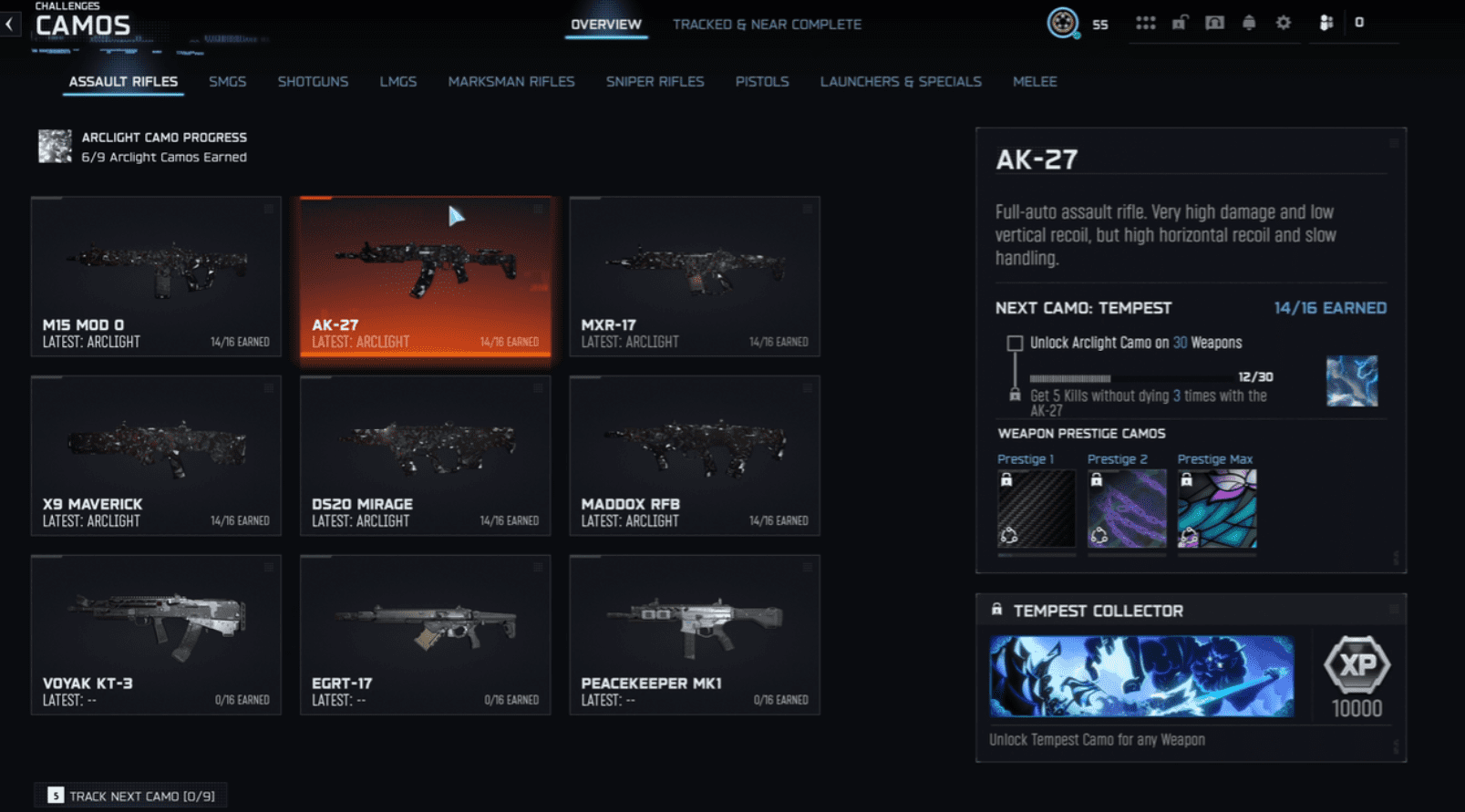This screenshot has width=1465, height=812.
Task: Switch to the SNIPER RIFLES tab
Action: pyautogui.click(x=655, y=81)
